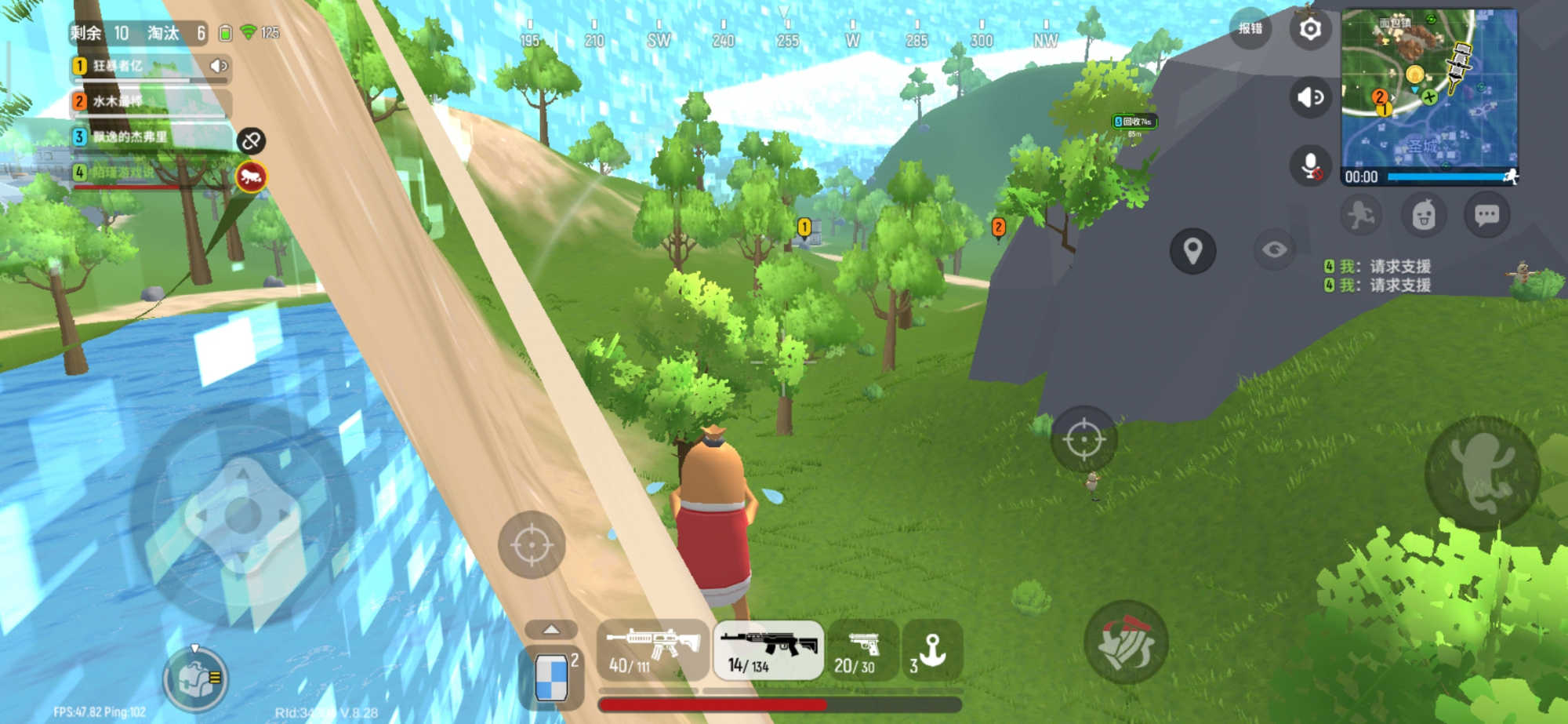This screenshot has width=1568, height=724.
Task: Use the anchor grapple item
Action: [932, 650]
